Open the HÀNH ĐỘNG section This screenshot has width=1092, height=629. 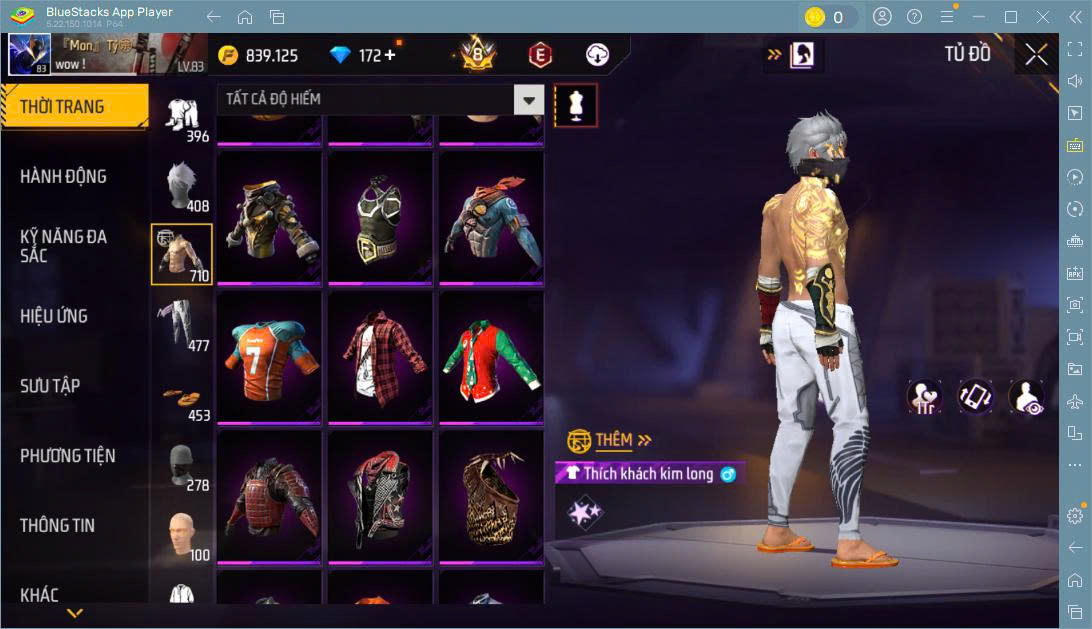64,177
